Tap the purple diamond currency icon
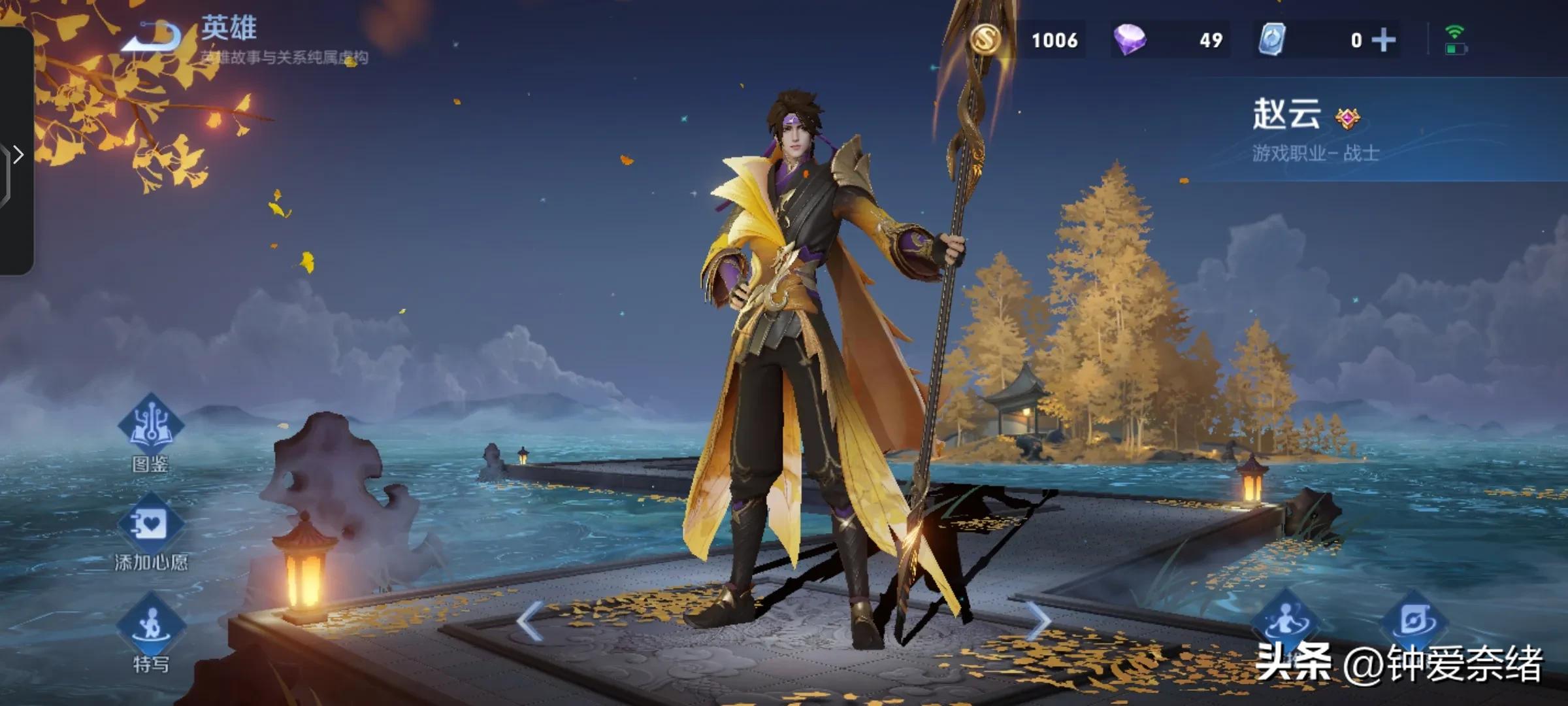This screenshot has height=706, width=1568. (x=1129, y=40)
